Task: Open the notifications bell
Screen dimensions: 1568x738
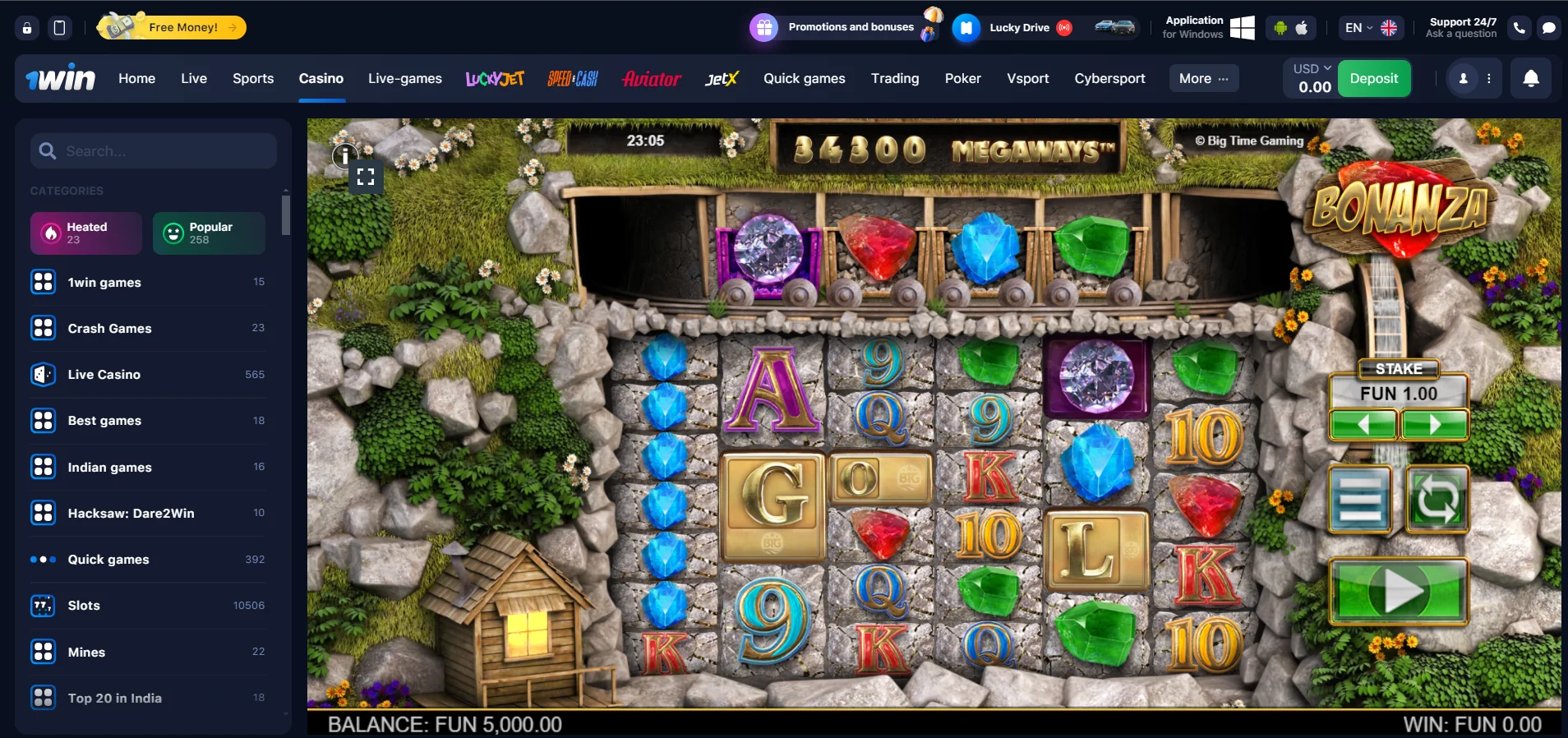Action: coord(1530,79)
